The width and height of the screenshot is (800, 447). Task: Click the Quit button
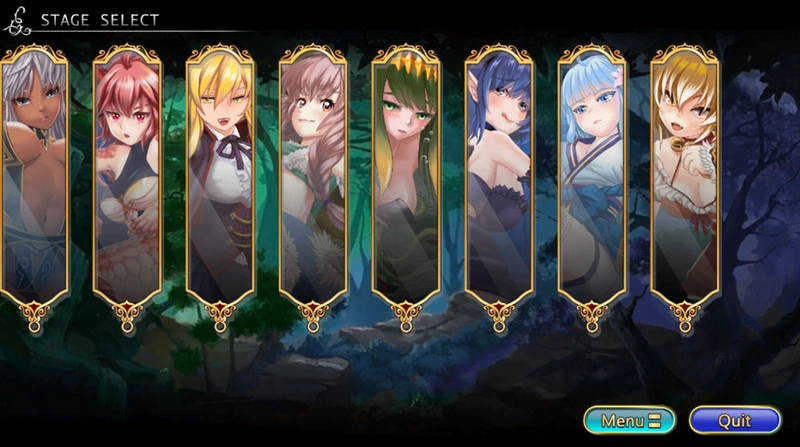click(735, 420)
